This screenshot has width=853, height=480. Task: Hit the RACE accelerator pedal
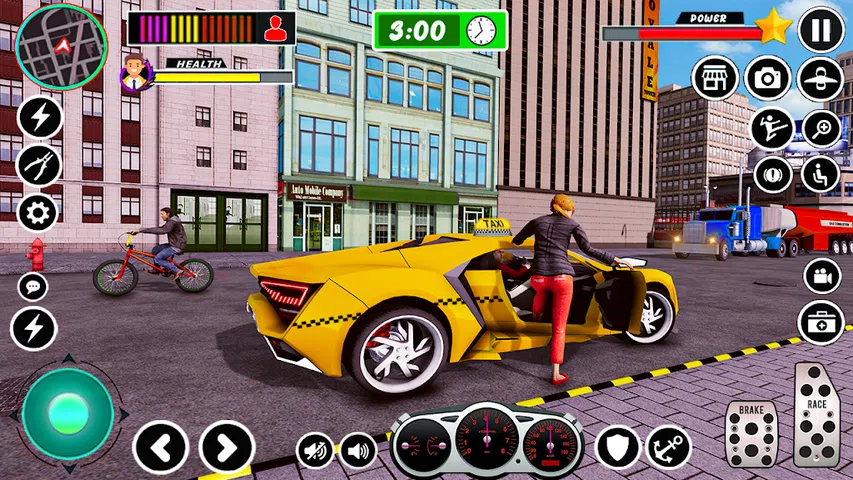click(x=817, y=414)
